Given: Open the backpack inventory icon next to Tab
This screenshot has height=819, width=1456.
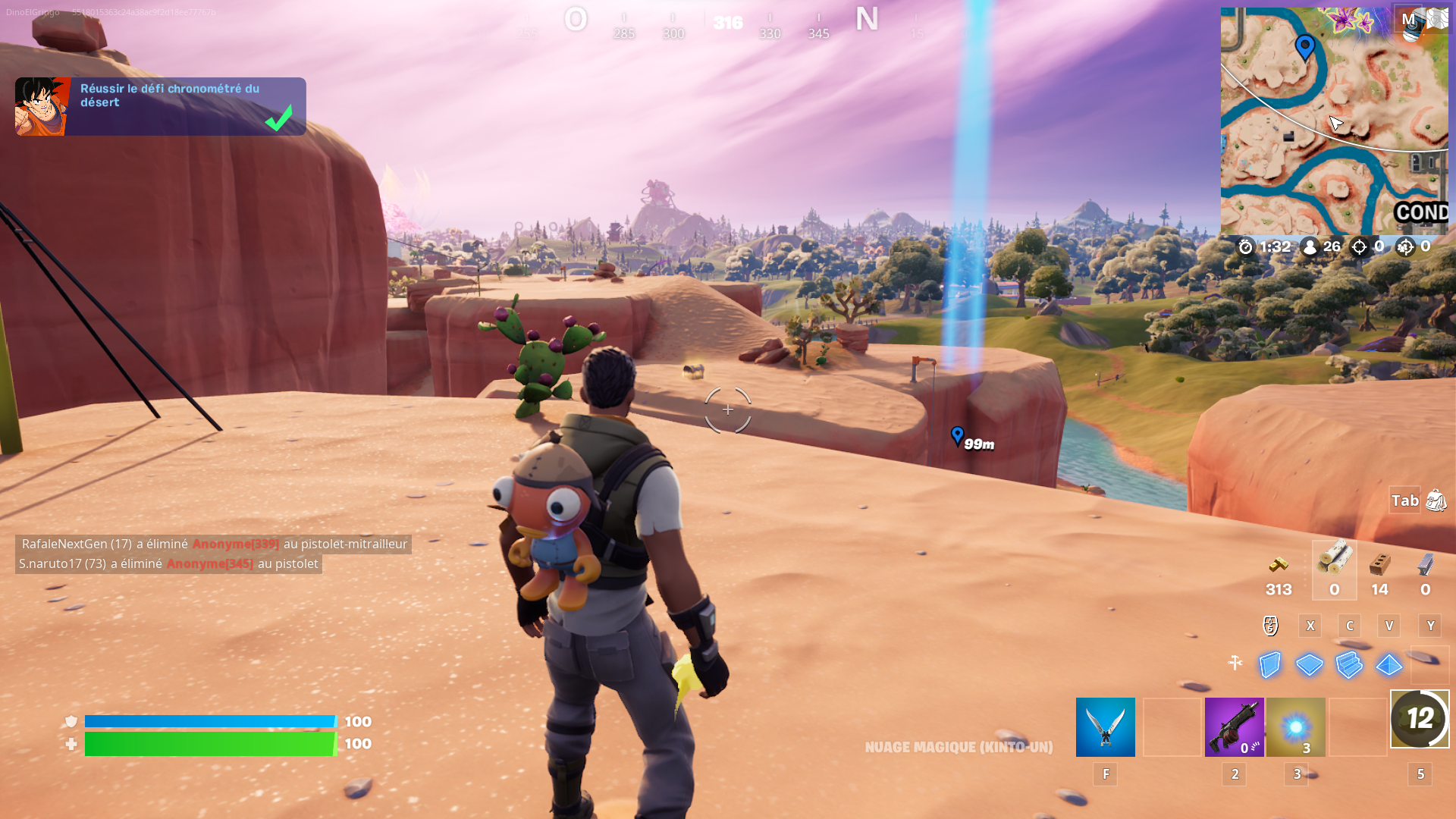Looking at the screenshot, I should [1436, 500].
